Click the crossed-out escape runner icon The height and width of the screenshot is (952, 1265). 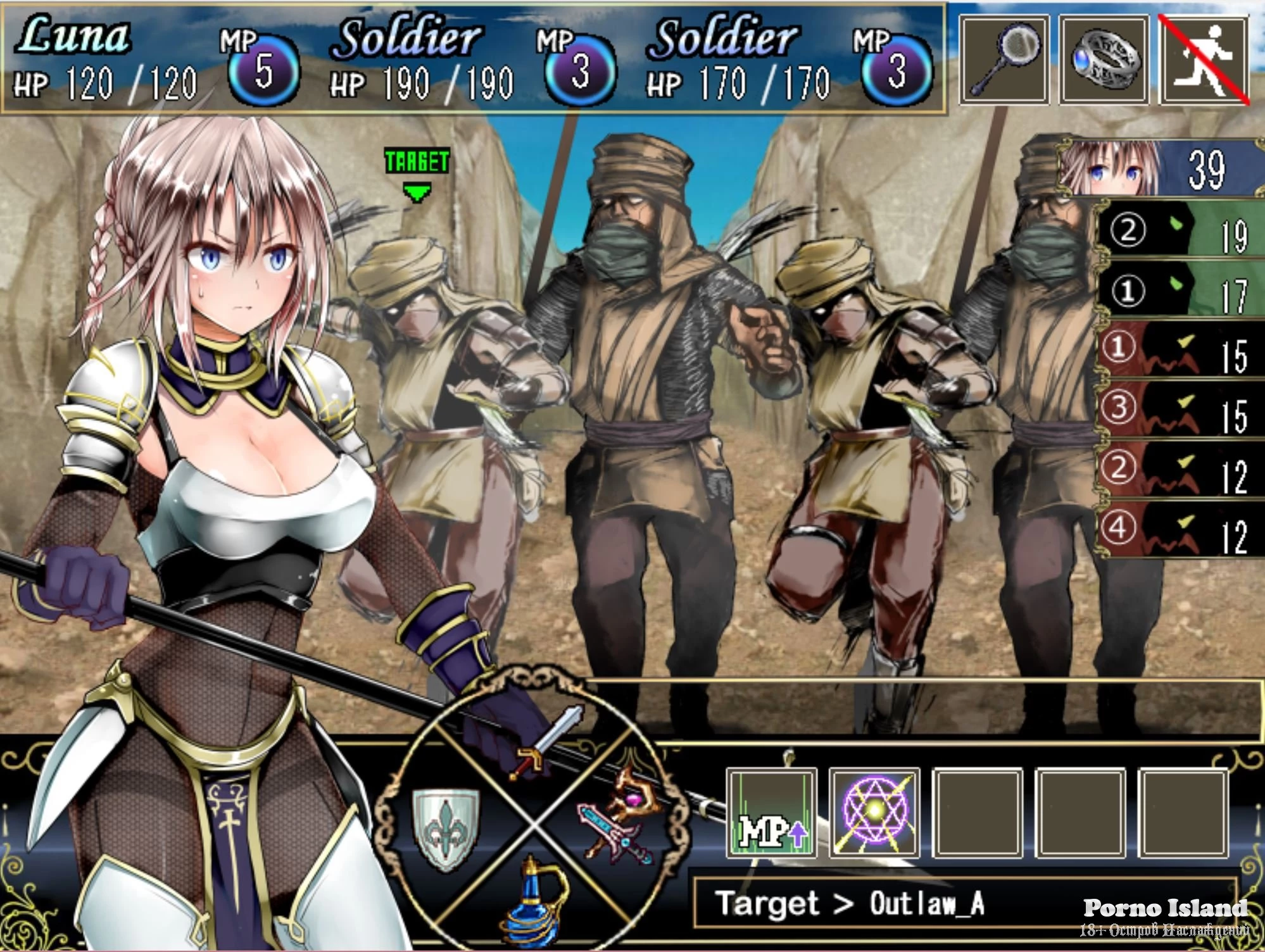point(1204,60)
